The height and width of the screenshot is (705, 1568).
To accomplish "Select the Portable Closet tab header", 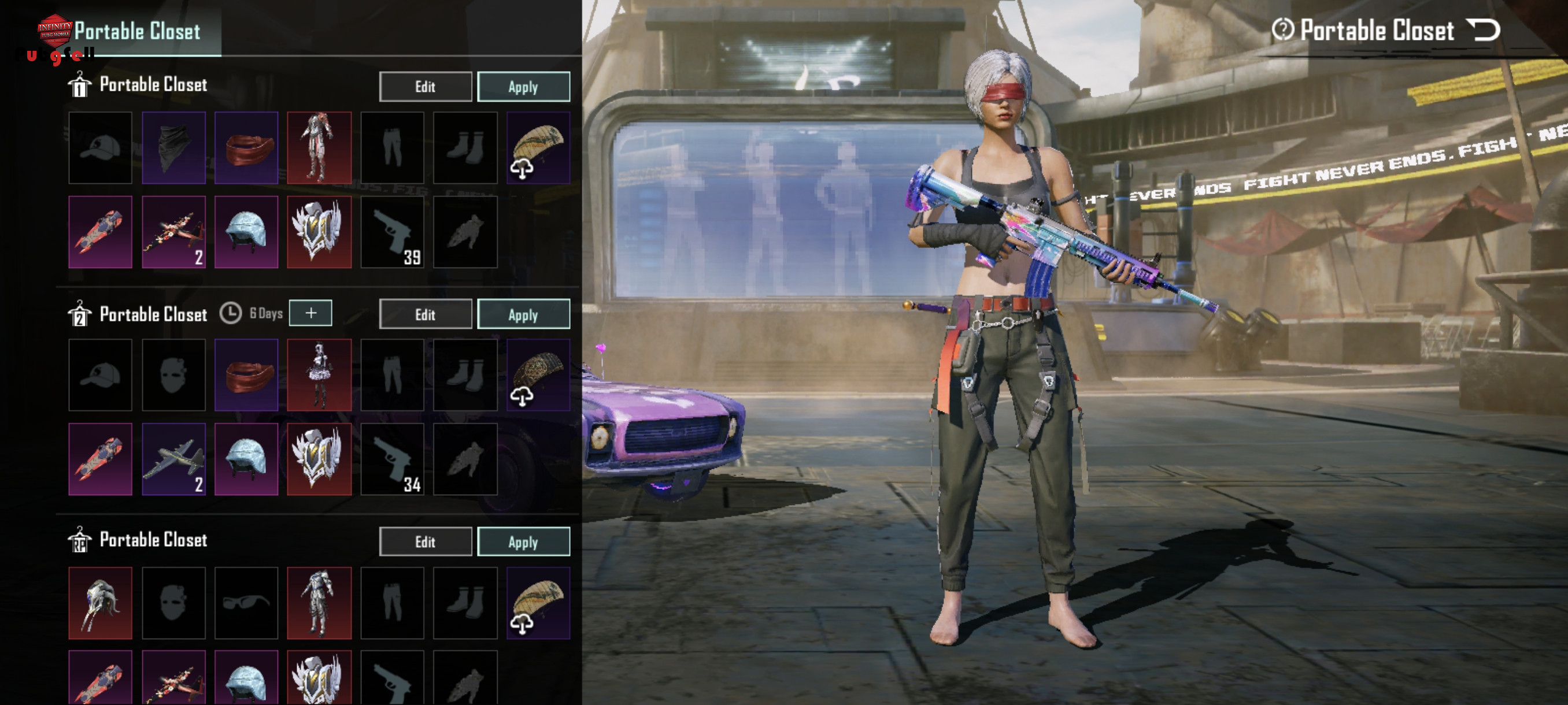I will (138, 31).
